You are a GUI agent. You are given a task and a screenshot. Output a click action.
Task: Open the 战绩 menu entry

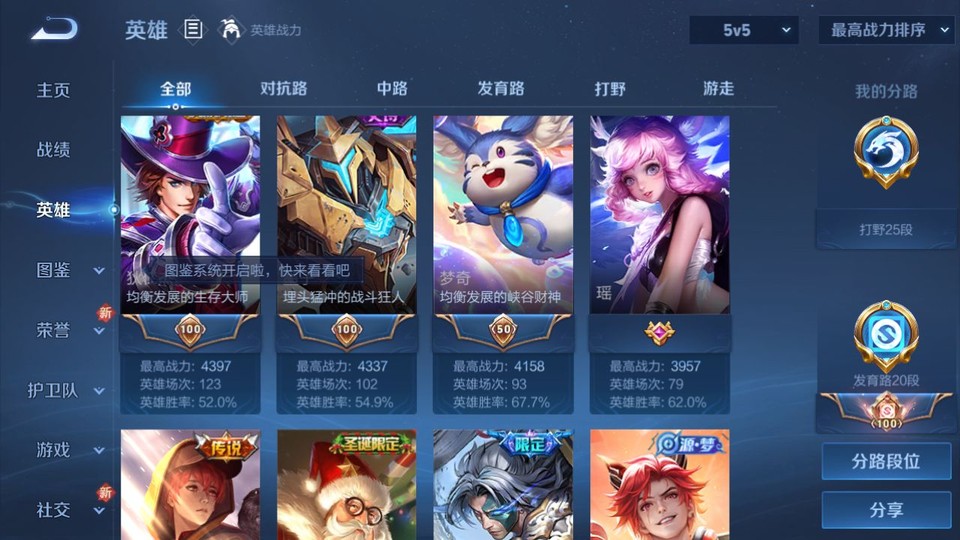pyautogui.click(x=54, y=150)
